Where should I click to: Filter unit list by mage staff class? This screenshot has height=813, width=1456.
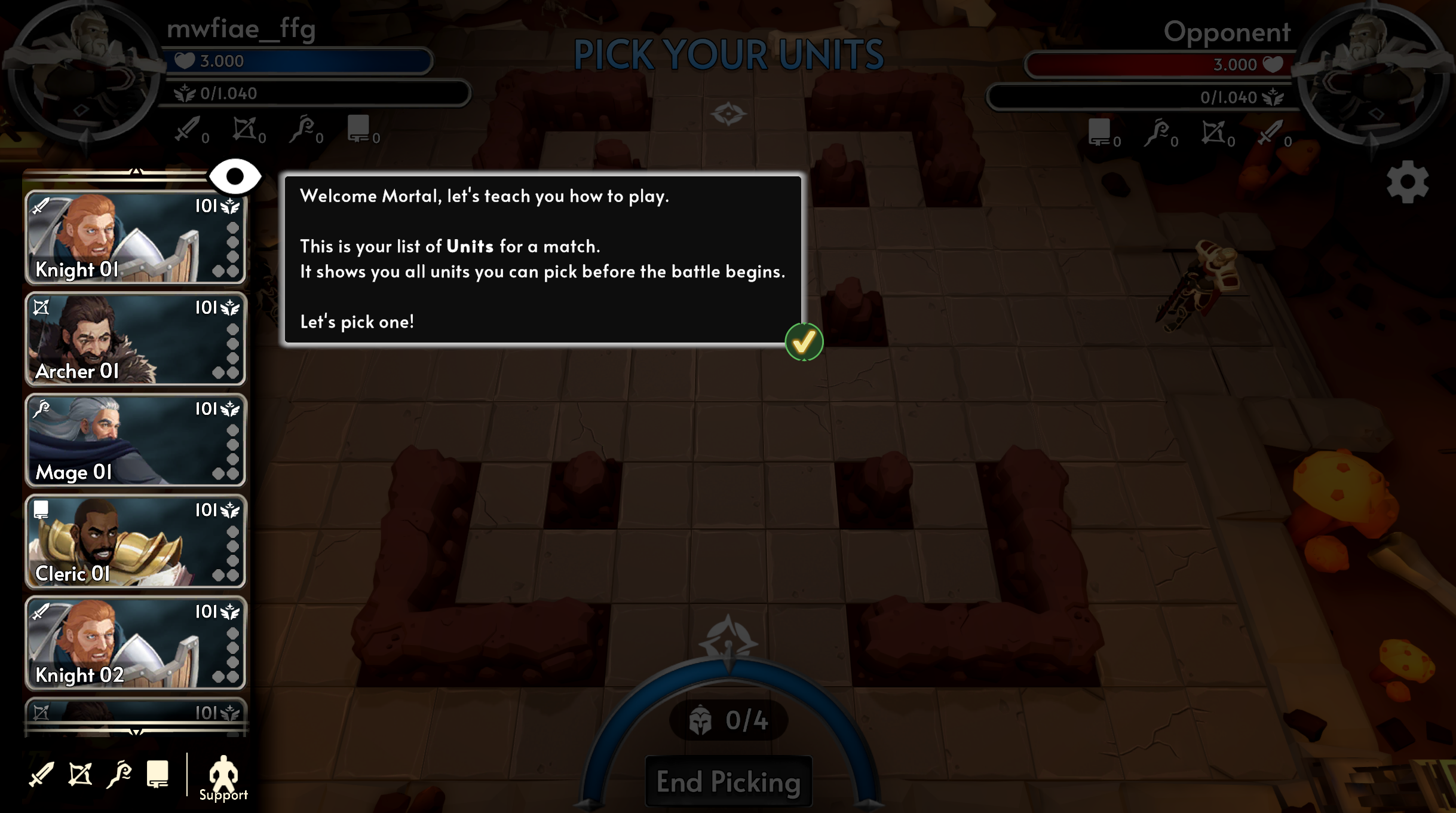(119, 775)
